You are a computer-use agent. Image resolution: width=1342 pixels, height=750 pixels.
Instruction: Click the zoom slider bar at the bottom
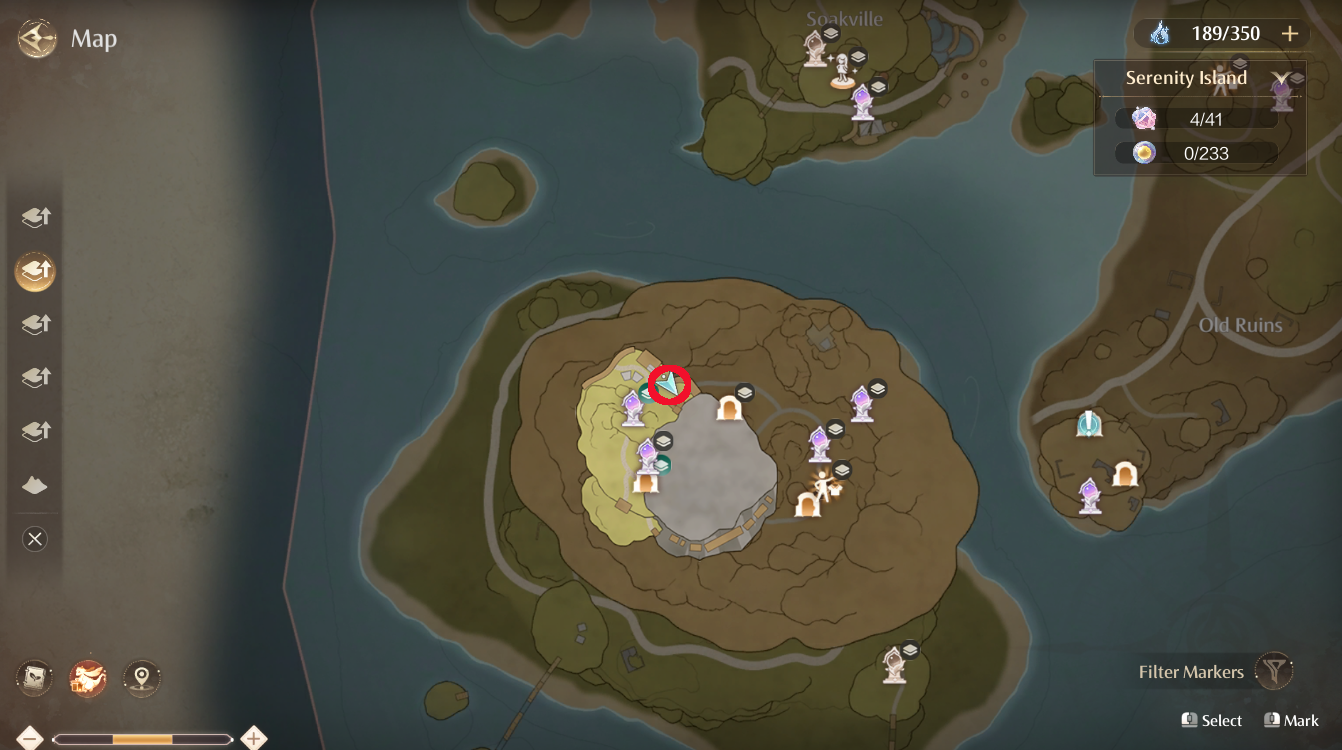pyautogui.click(x=140, y=738)
